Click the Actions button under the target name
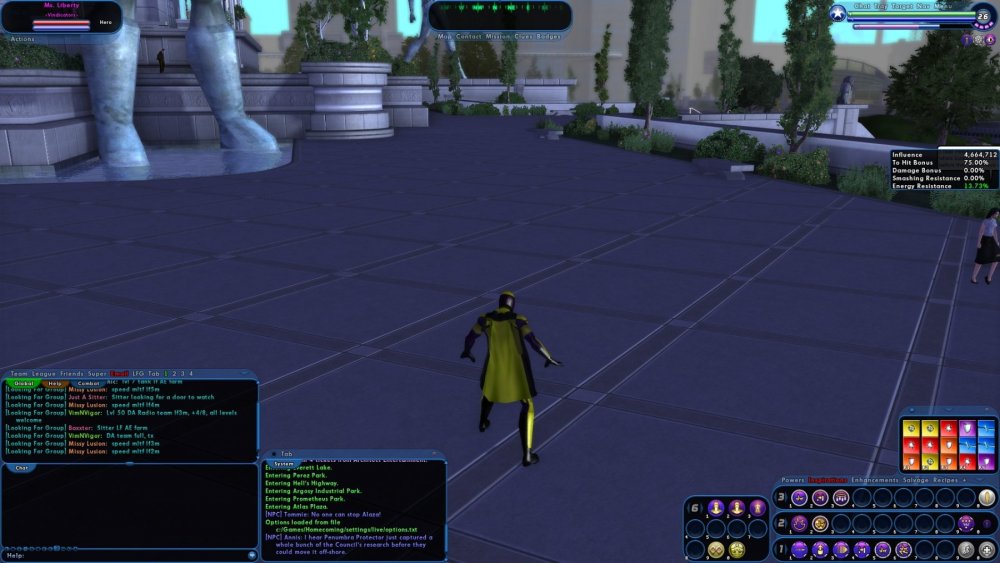The width and height of the screenshot is (1000, 563). pyautogui.click(x=21, y=39)
